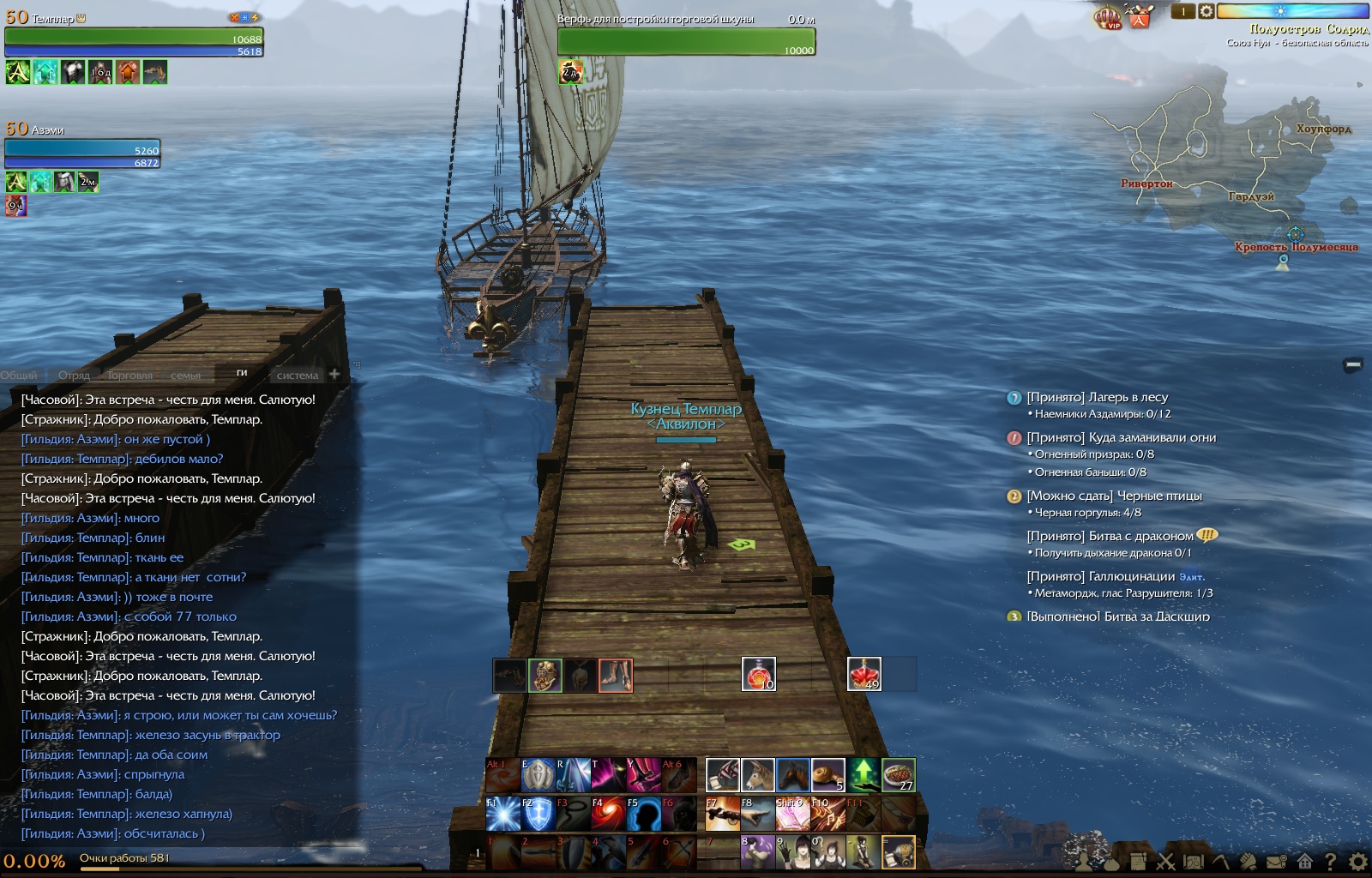Open the settings gear in bottom menu bar
This screenshot has height=878, width=1372.
pos(1358,861)
